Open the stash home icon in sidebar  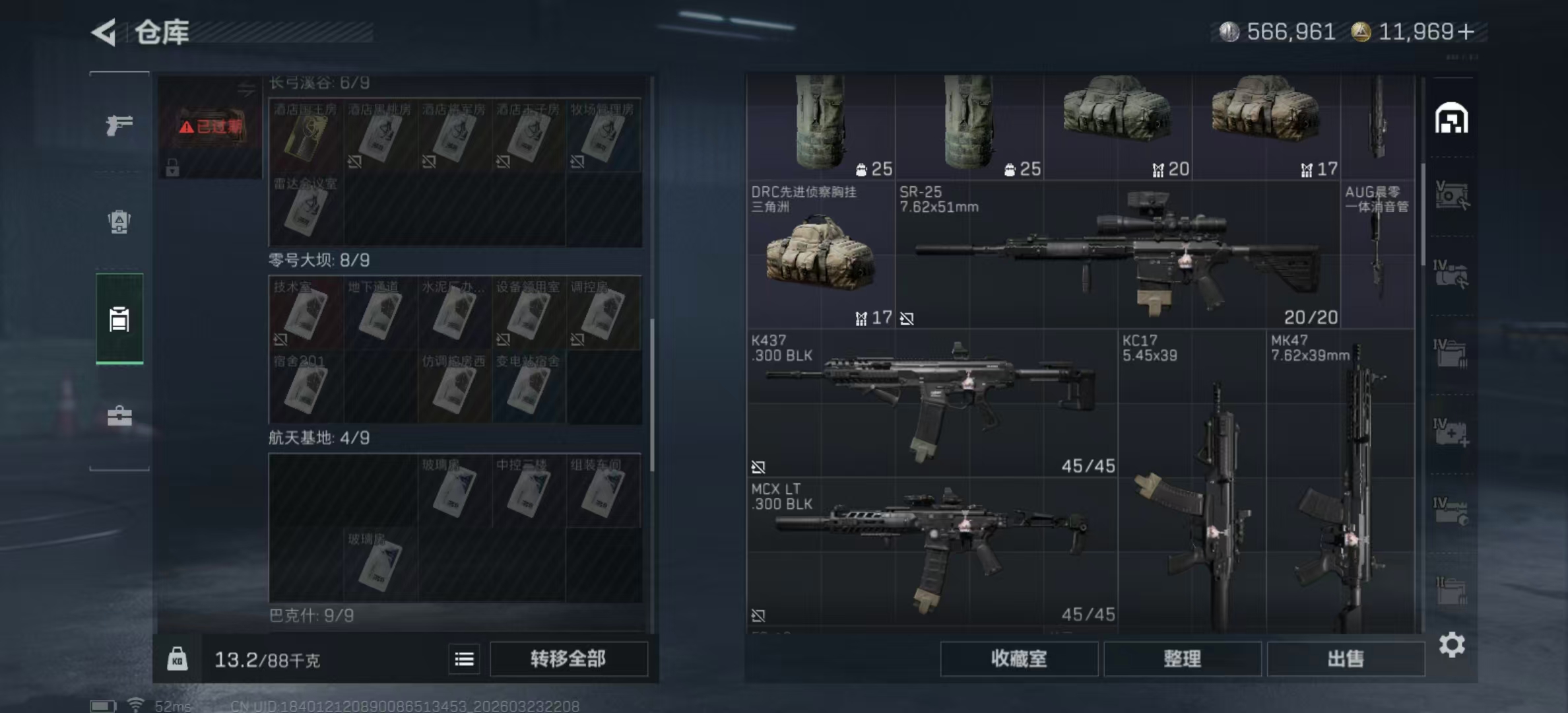click(x=1451, y=119)
